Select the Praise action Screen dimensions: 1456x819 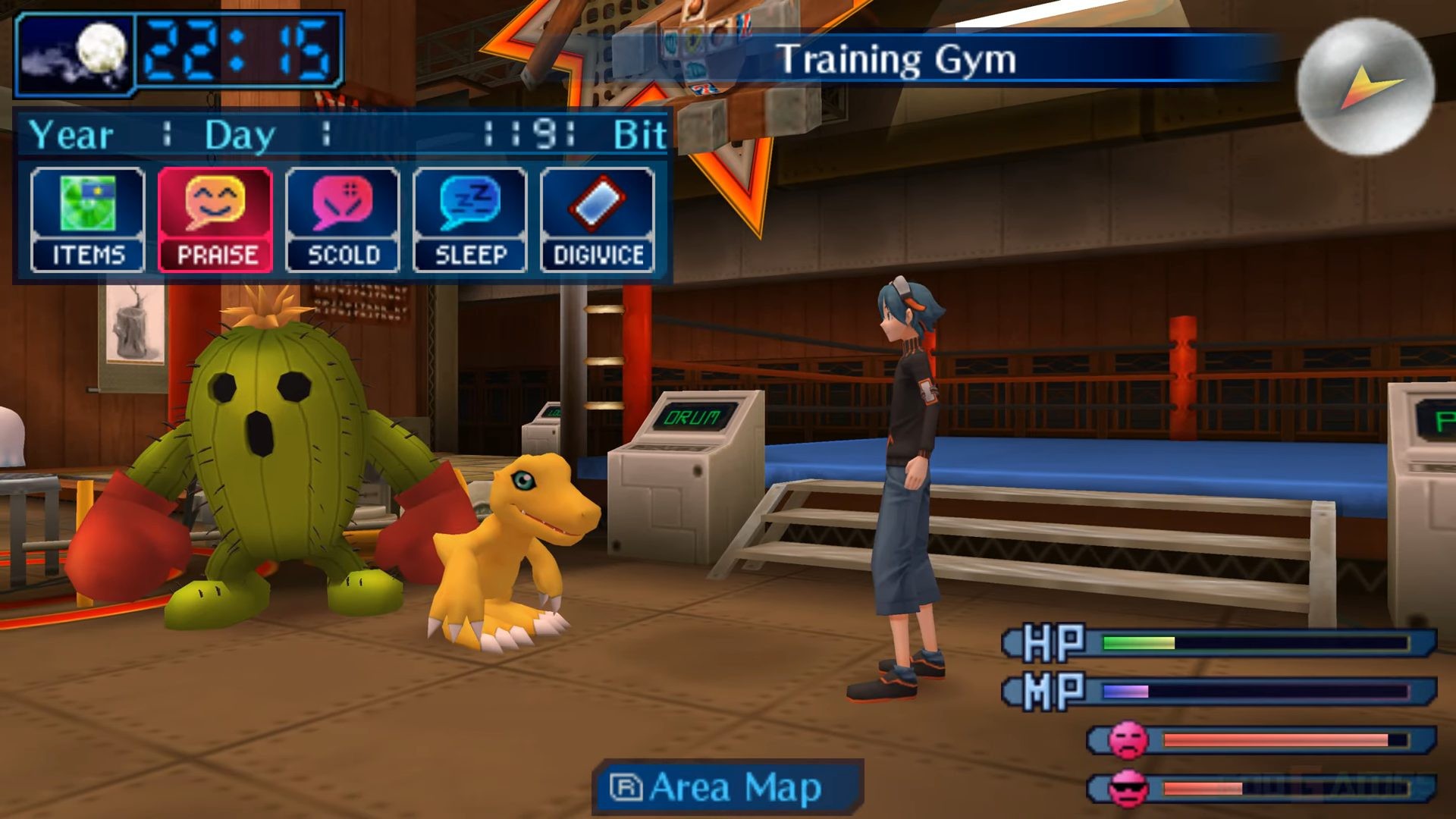(215, 220)
